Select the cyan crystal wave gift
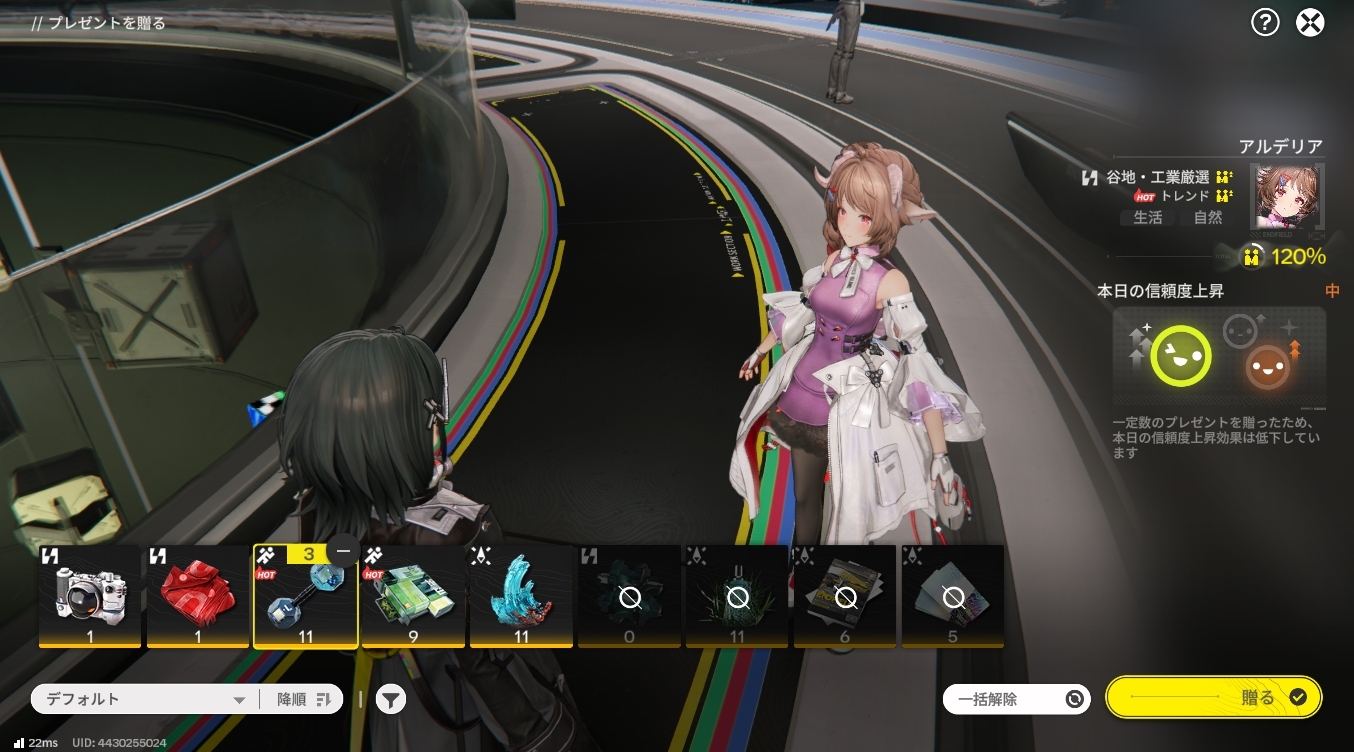1354x752 pixels. pos(522,596)
